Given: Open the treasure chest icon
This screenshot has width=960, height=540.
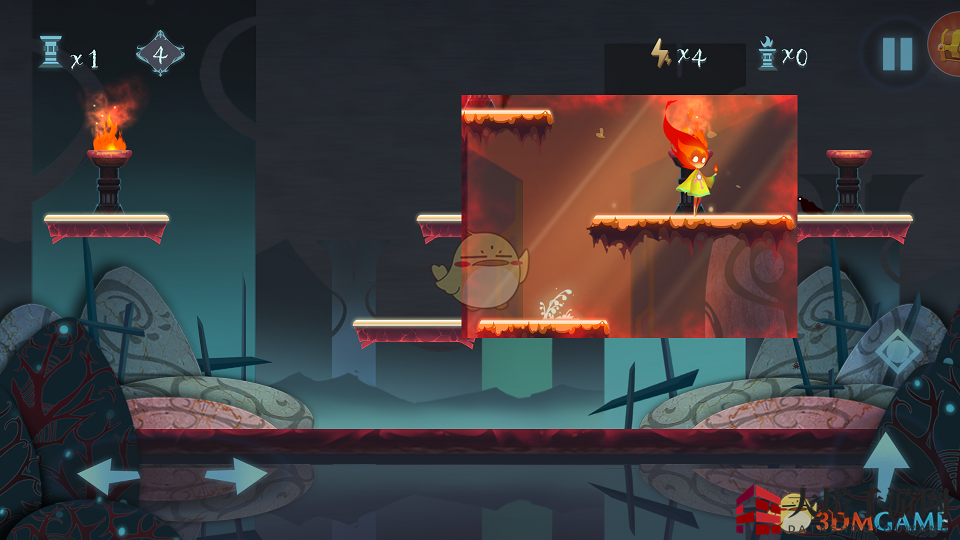Looking at the screenshot, I should click(x=946, y=45).
